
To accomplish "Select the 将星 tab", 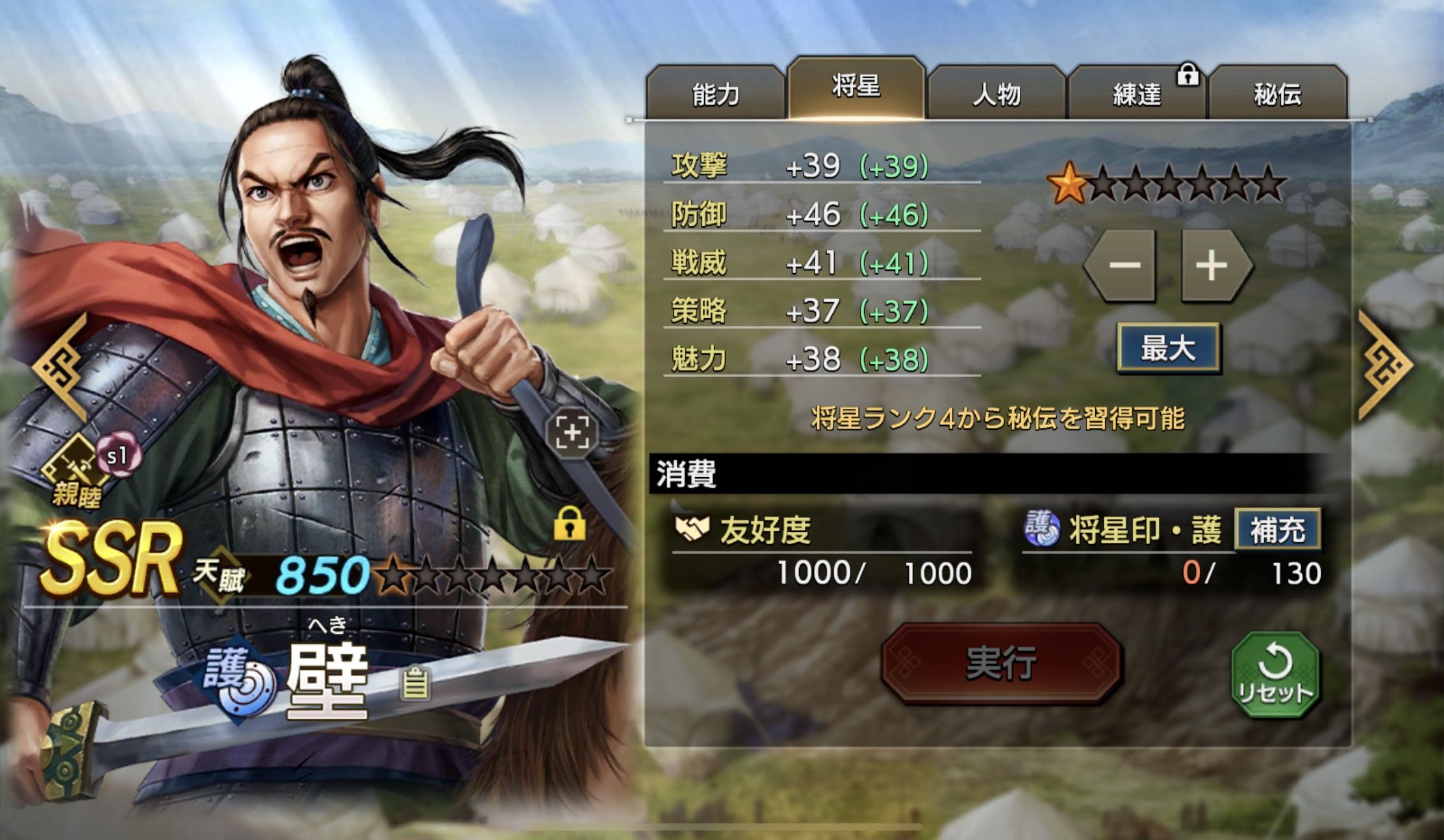I will tap(856, 87).
